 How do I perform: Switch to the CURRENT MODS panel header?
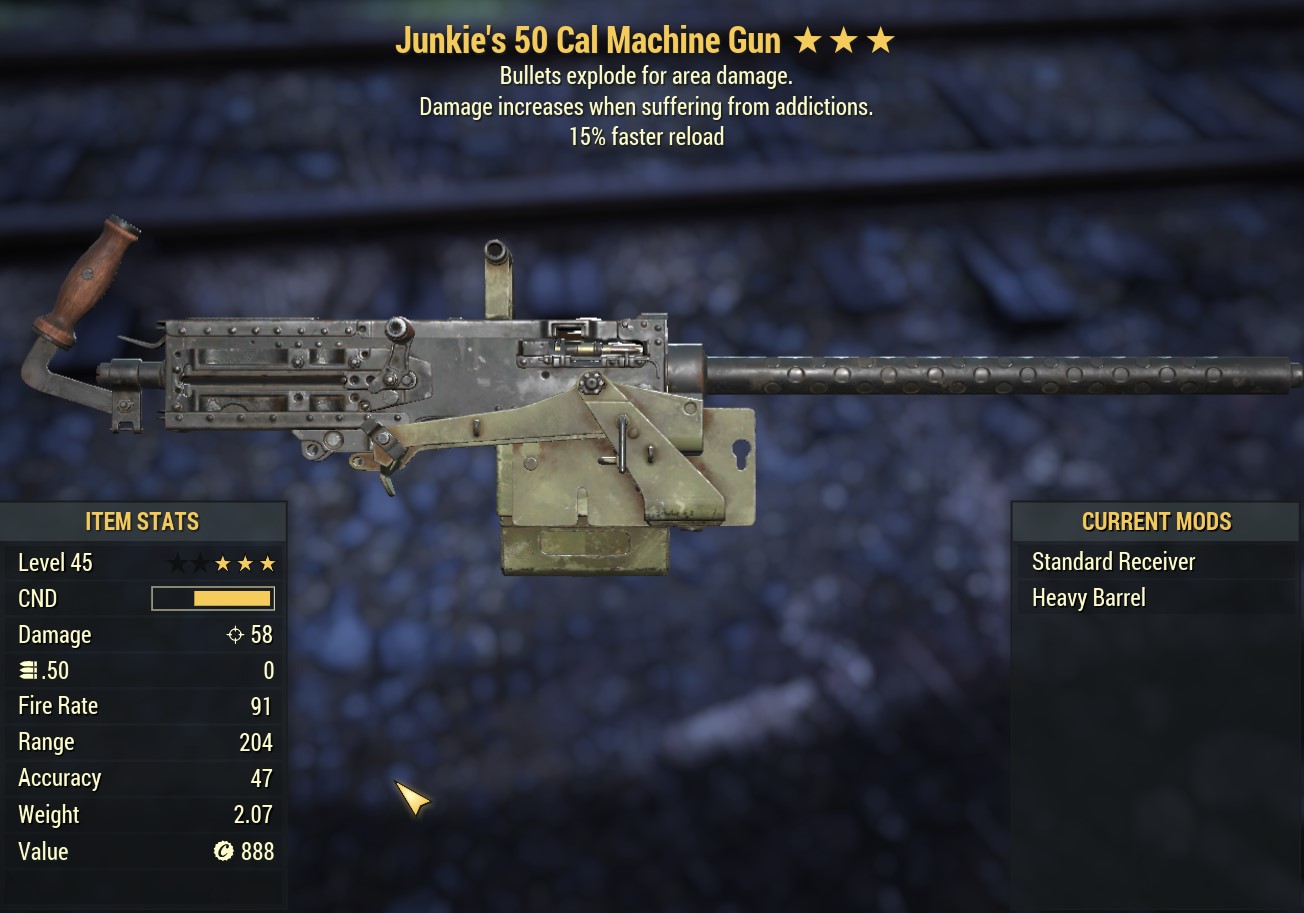pyautogui.click(x=1156, y=521)
